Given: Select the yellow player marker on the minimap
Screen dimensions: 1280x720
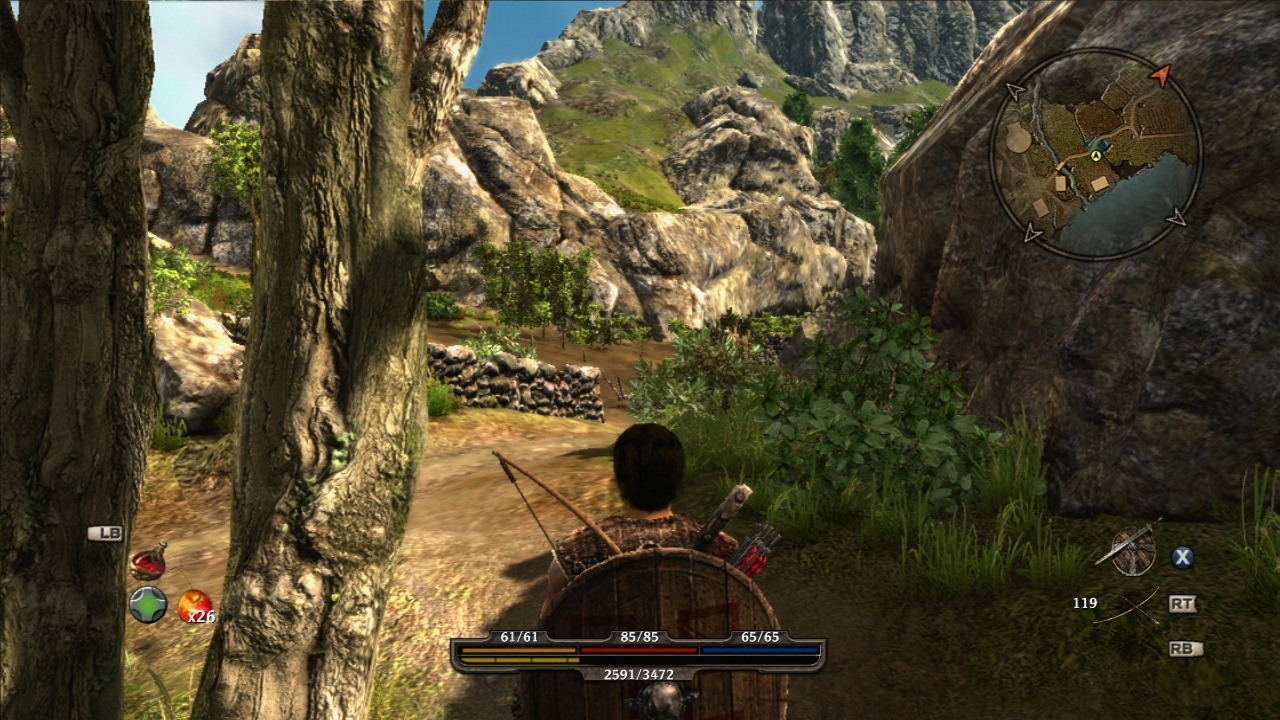Looking at the screenshot, I should 1096,156.
